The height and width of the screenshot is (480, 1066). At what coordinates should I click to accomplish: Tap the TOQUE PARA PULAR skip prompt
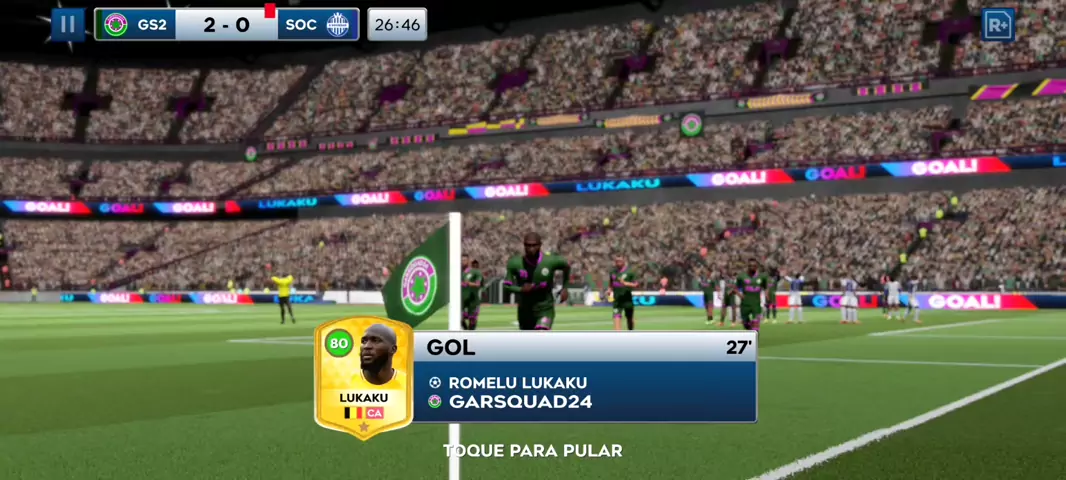tap(532, 451)
